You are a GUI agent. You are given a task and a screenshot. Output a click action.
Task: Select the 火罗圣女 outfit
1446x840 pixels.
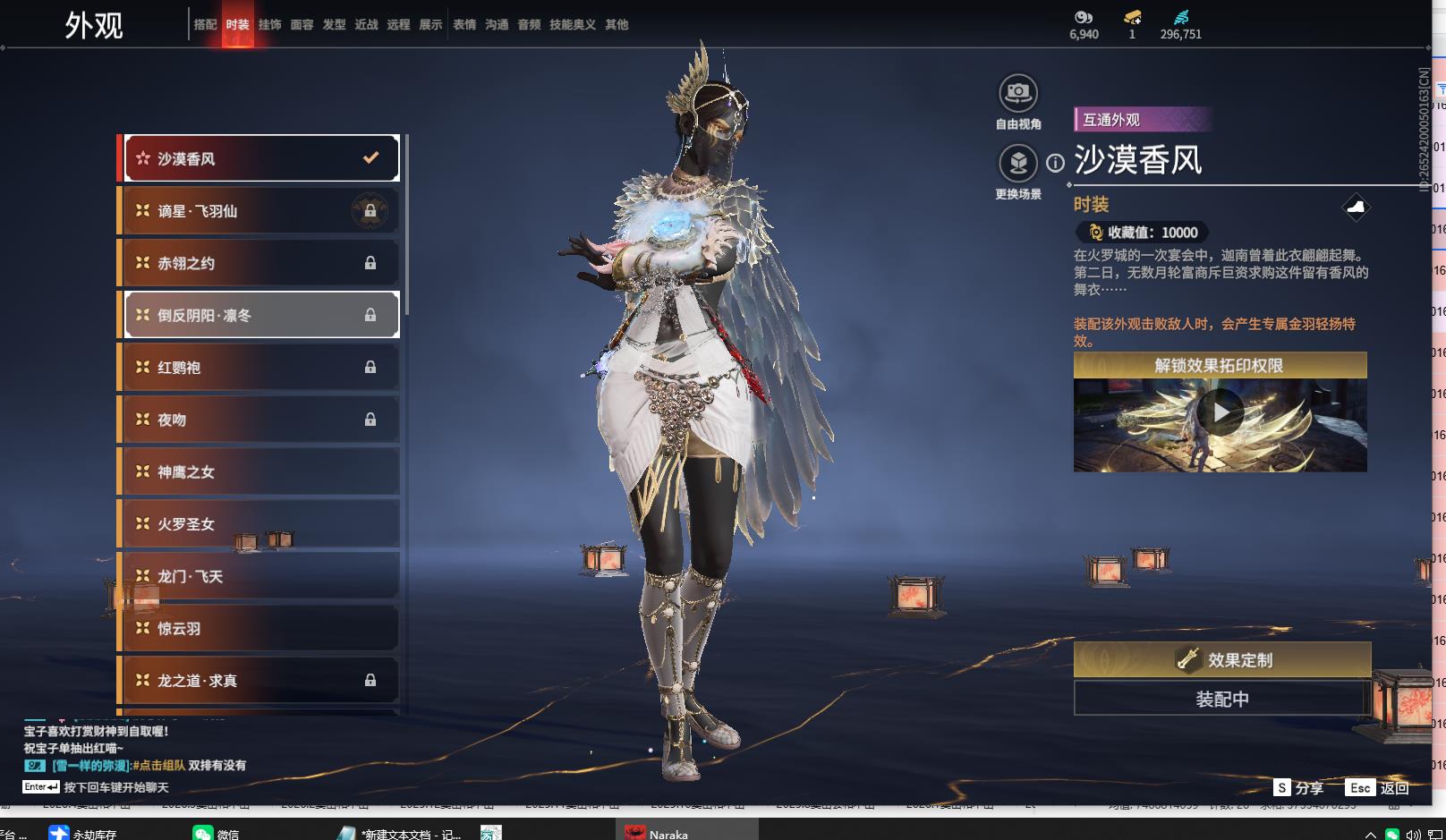pyautogui.click(x=259, y=524)
